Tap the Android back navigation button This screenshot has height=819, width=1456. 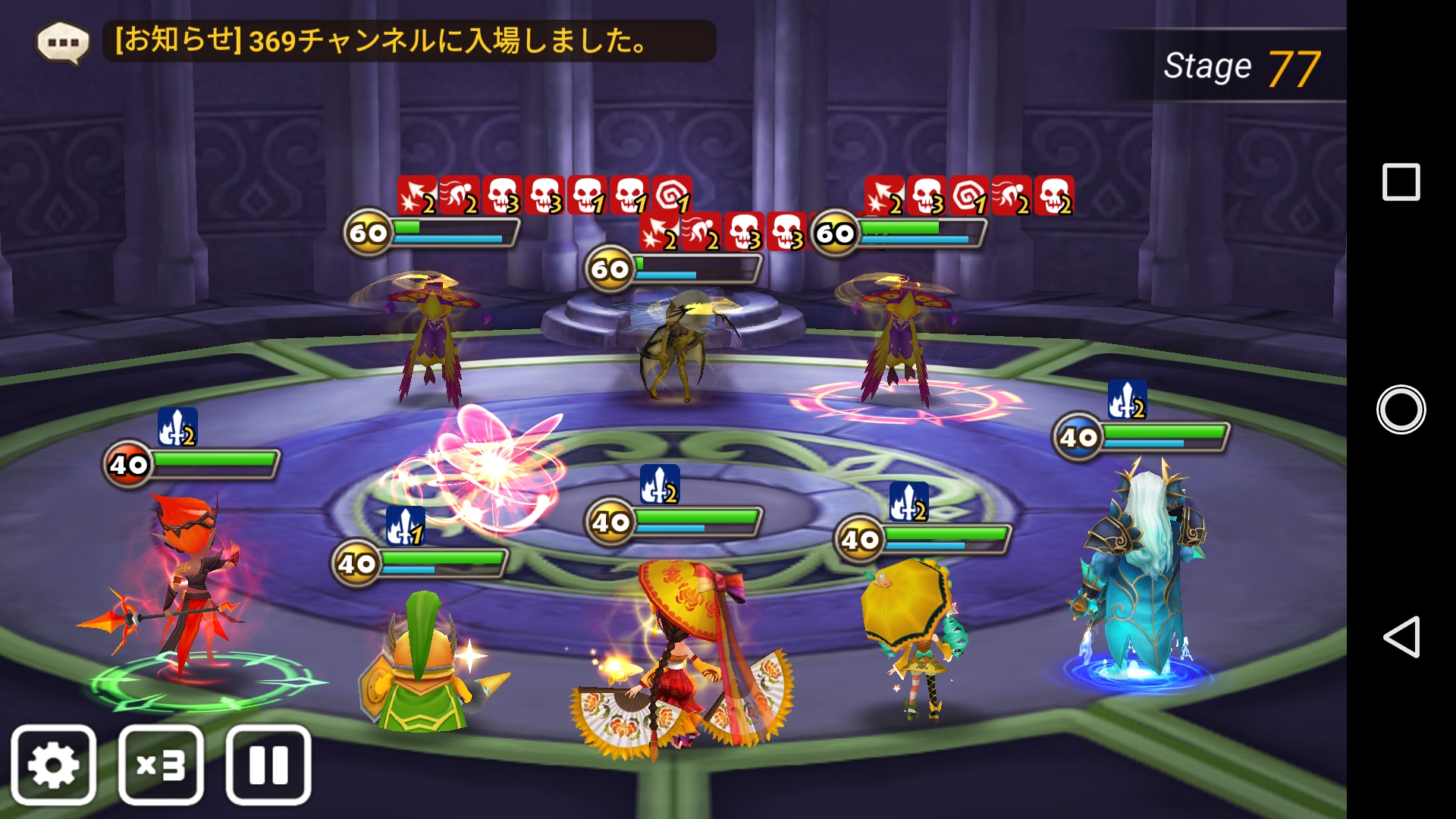pyautogui.click(x=1401, y=636)
